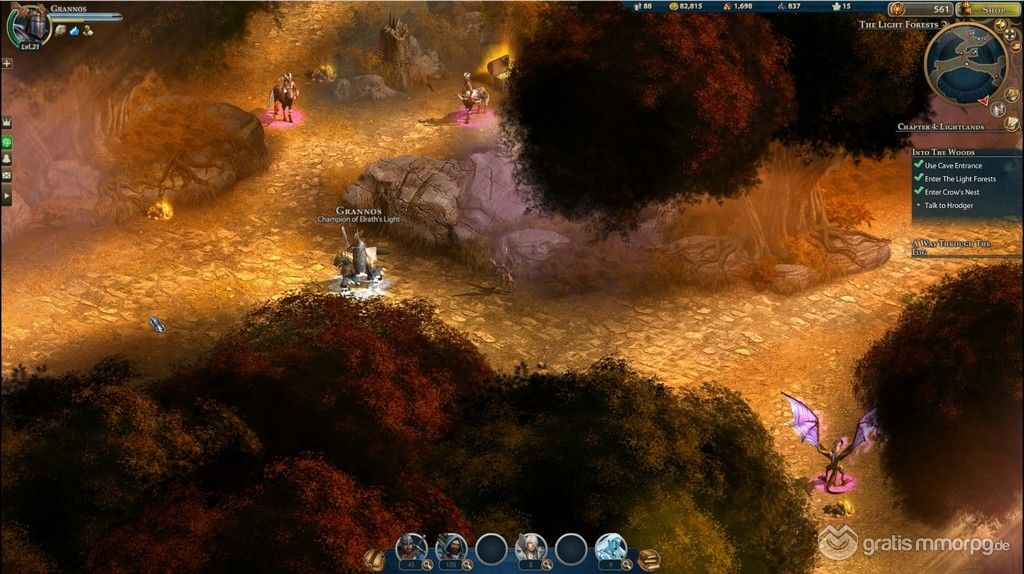
Task: Select the white-haired unit portrait
Action: point(530,547)
